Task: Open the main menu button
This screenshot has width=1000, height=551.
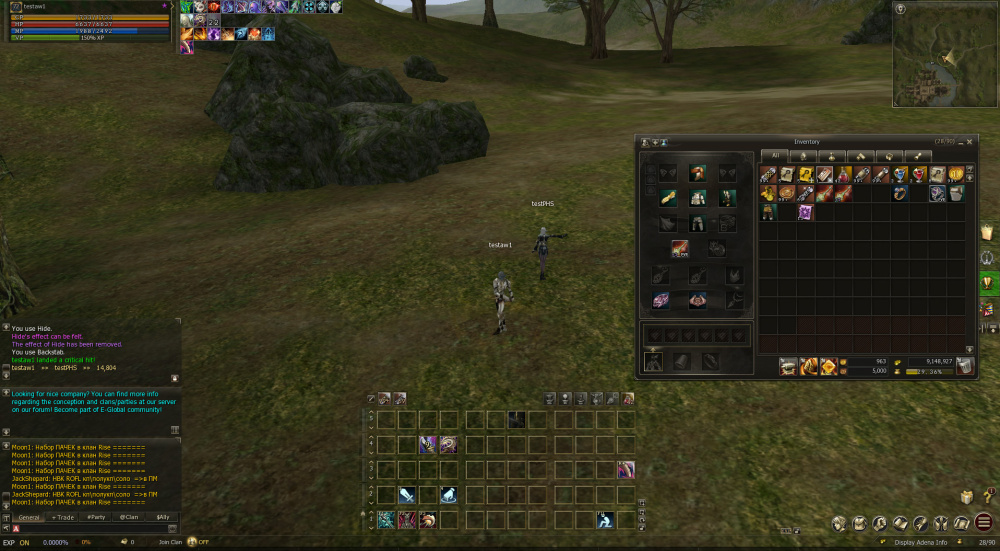Action: [x=984, y=522]
